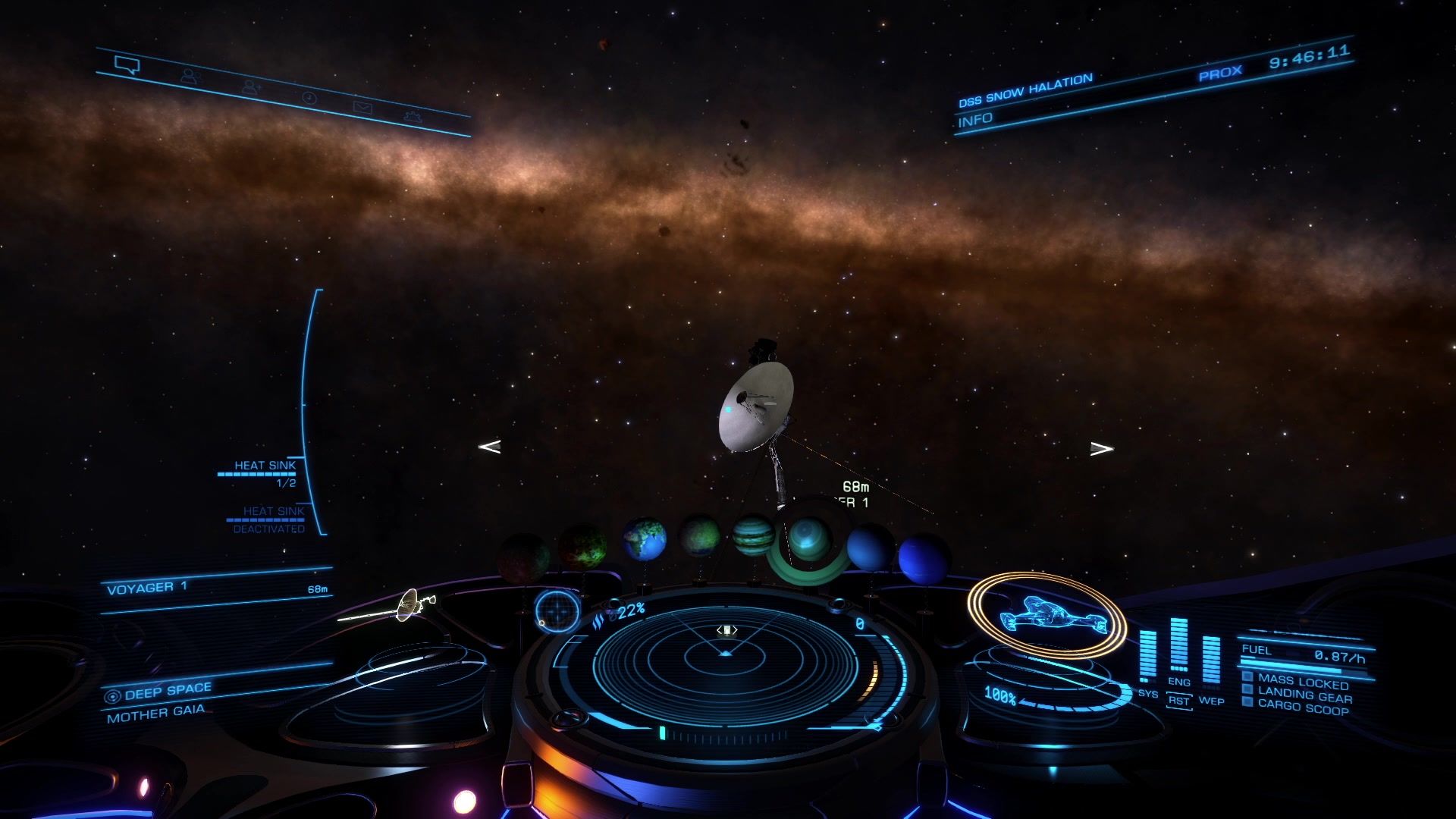Reset power distribution with RST
The image size is (1456, 819).
(1178, 701)
